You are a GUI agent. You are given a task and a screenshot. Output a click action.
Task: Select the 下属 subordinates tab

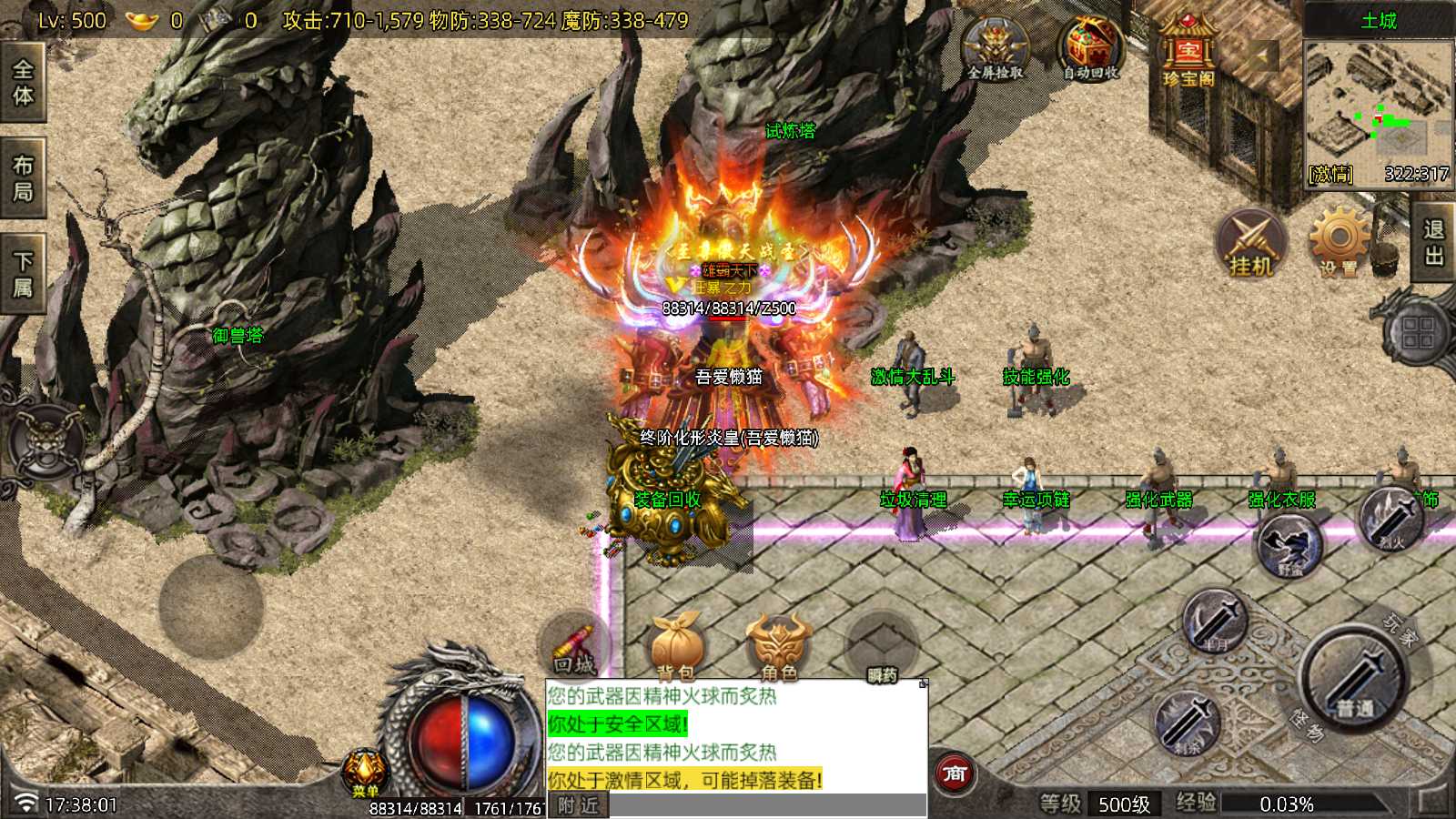pos(22,274)
